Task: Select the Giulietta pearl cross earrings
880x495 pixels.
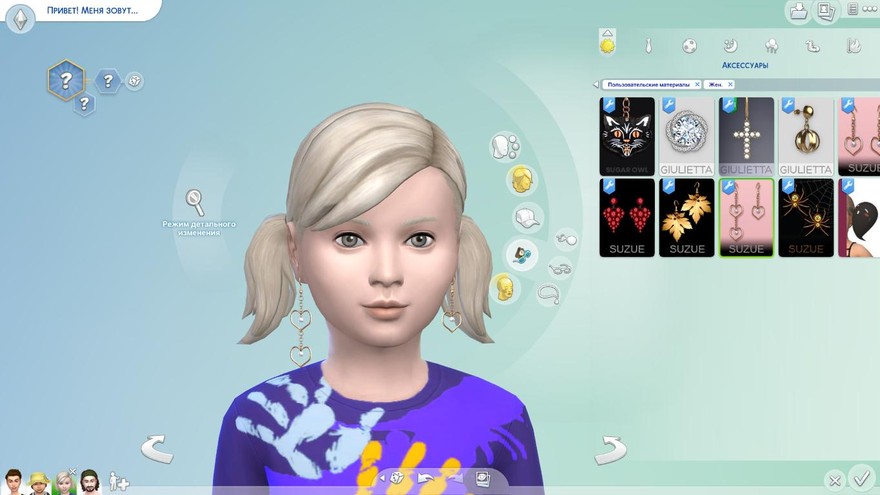Action: coord(746,136)
